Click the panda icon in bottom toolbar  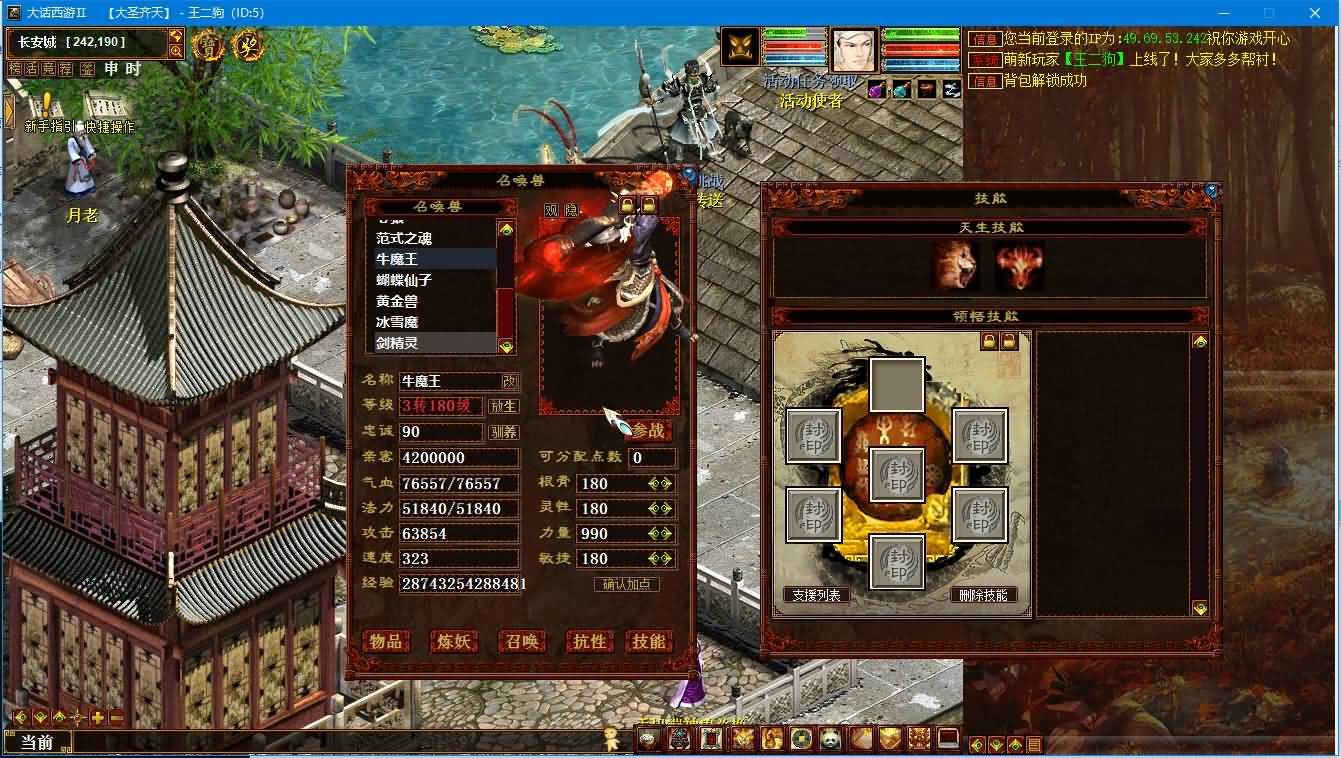coord(829,739)
